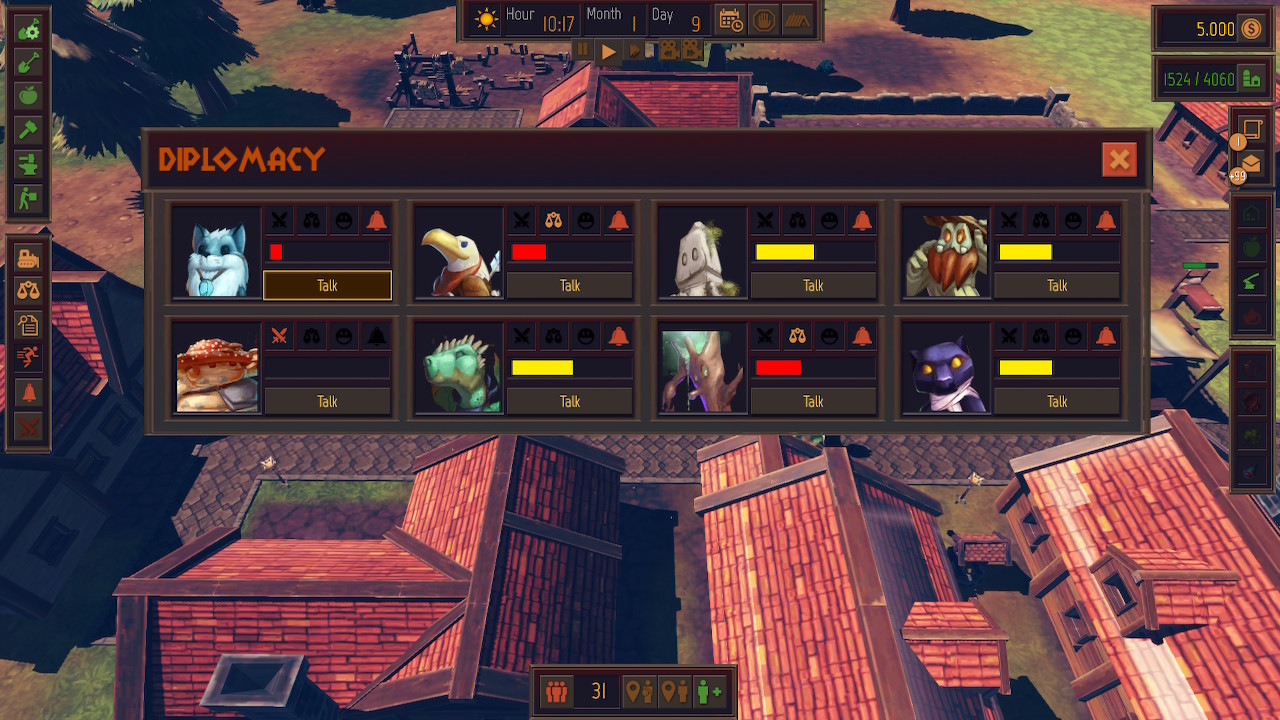Open the apple food menu in left sidebar
1280x720 pixels.
coord(28,95)
